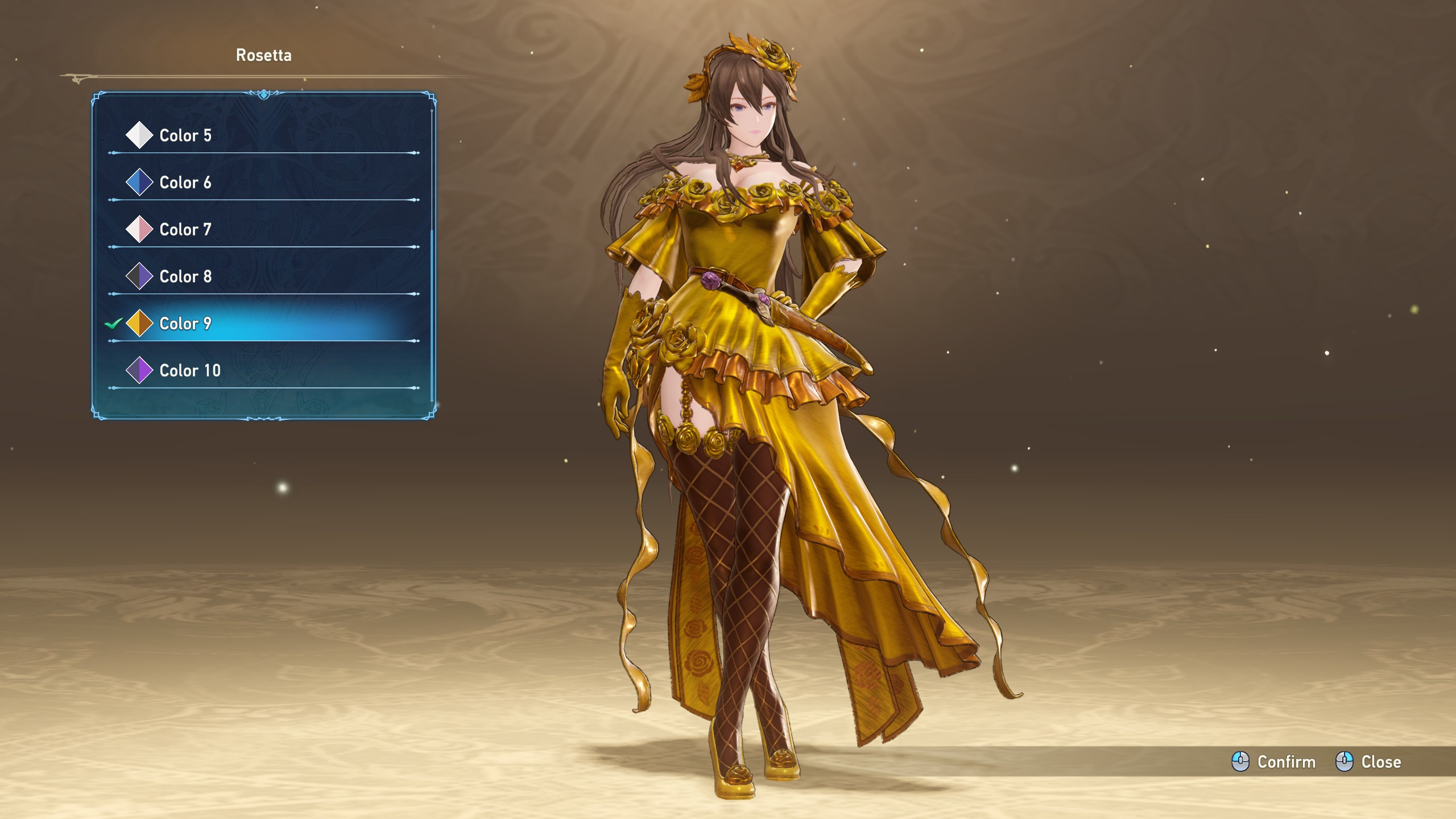Choose the purple Color 10 option

point(189,371)
